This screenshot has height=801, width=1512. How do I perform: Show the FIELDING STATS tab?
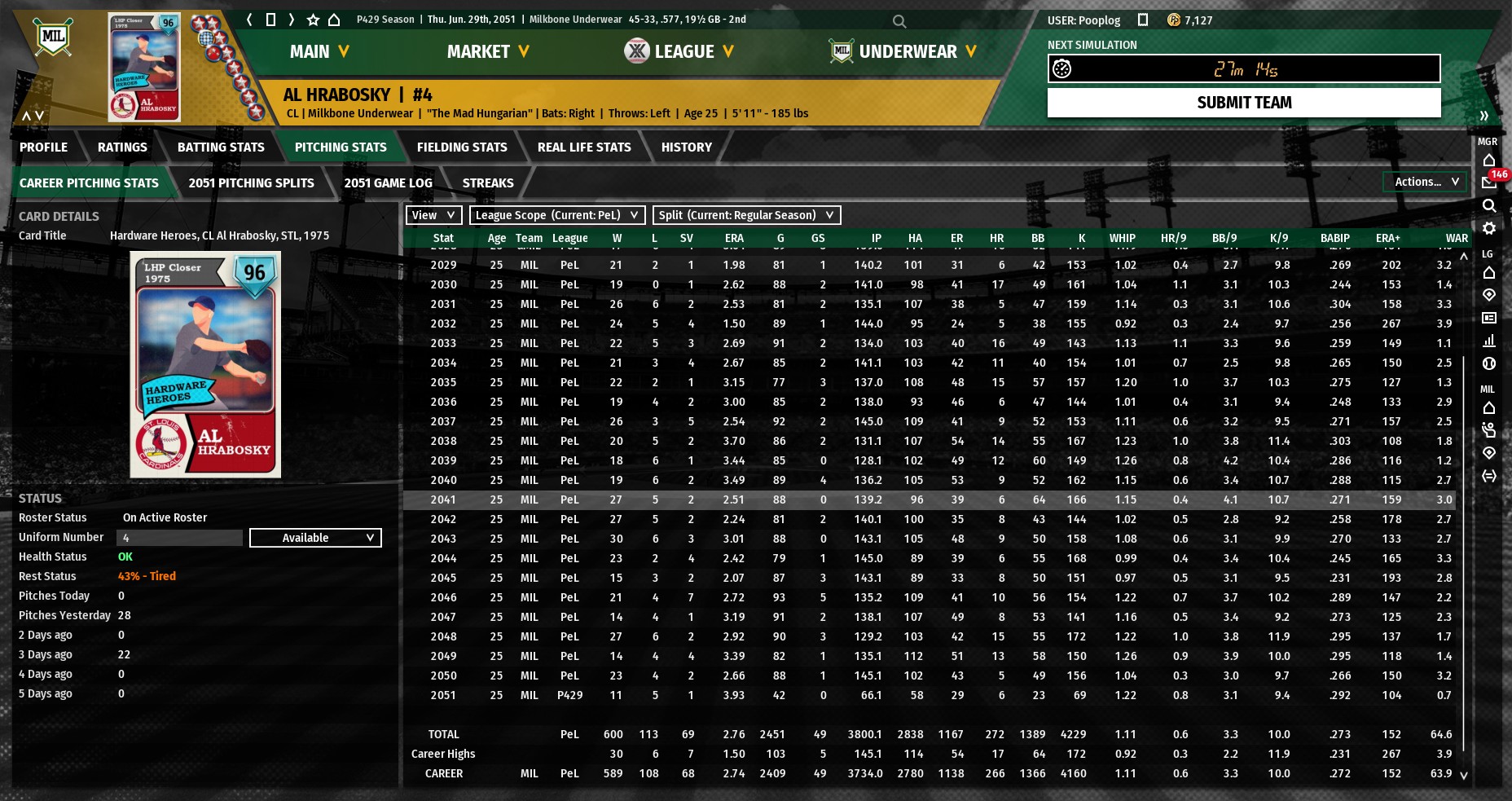462,147
